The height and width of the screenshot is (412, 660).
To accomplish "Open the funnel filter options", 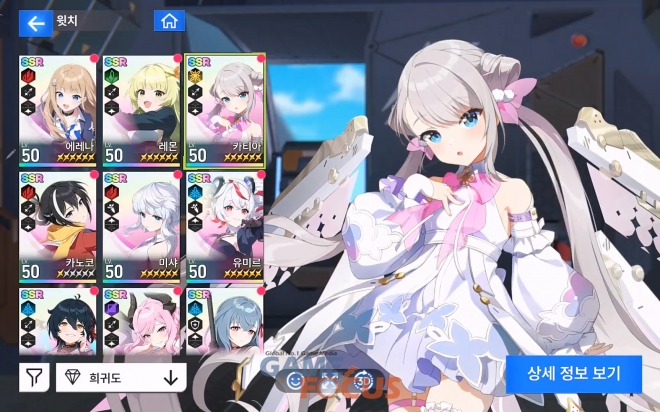I will tap(33, 378).
